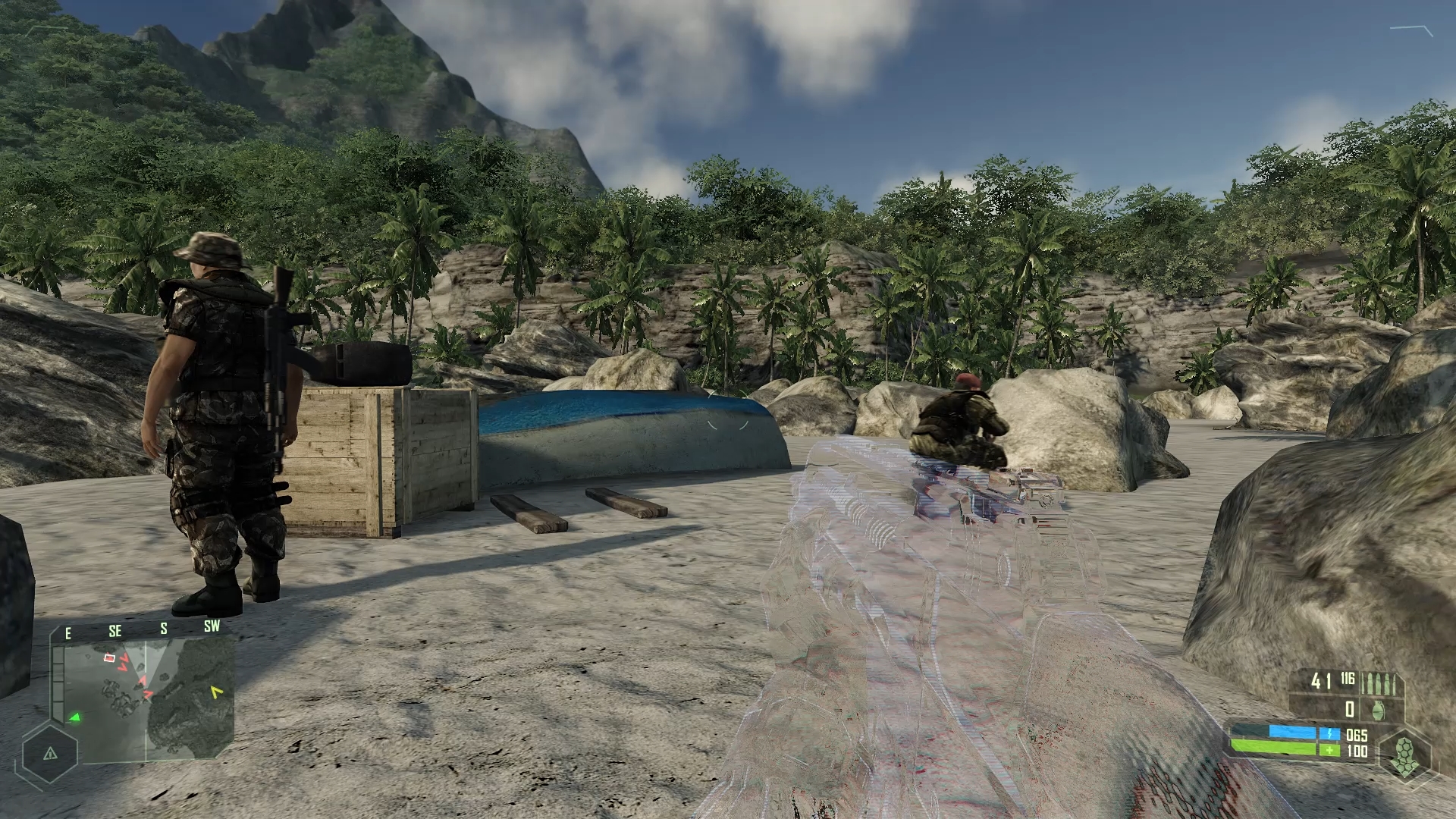Click the green health cross icon

click(1329, 751)
